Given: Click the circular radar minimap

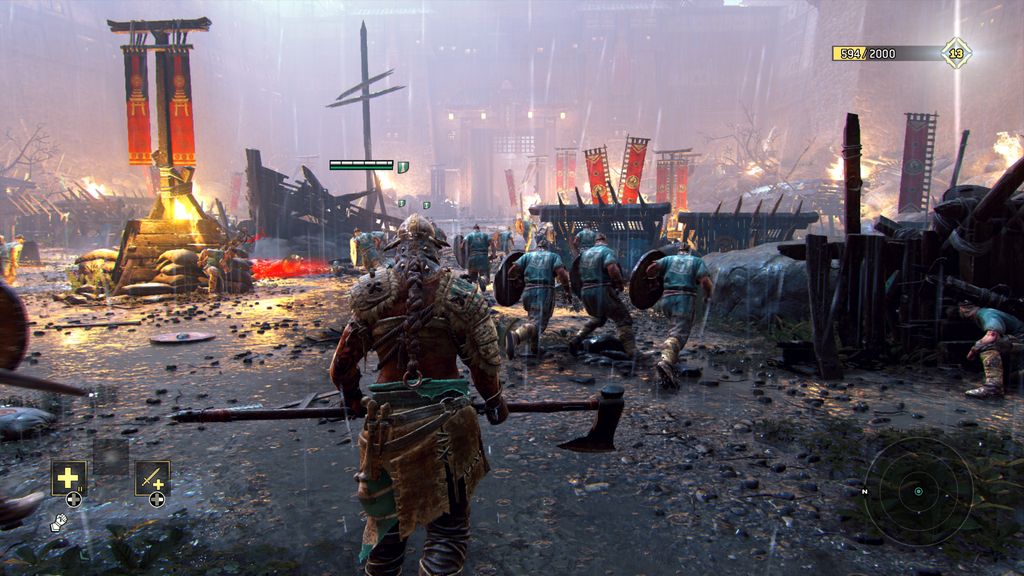Looking at the screenshot, I should [918, 491].
